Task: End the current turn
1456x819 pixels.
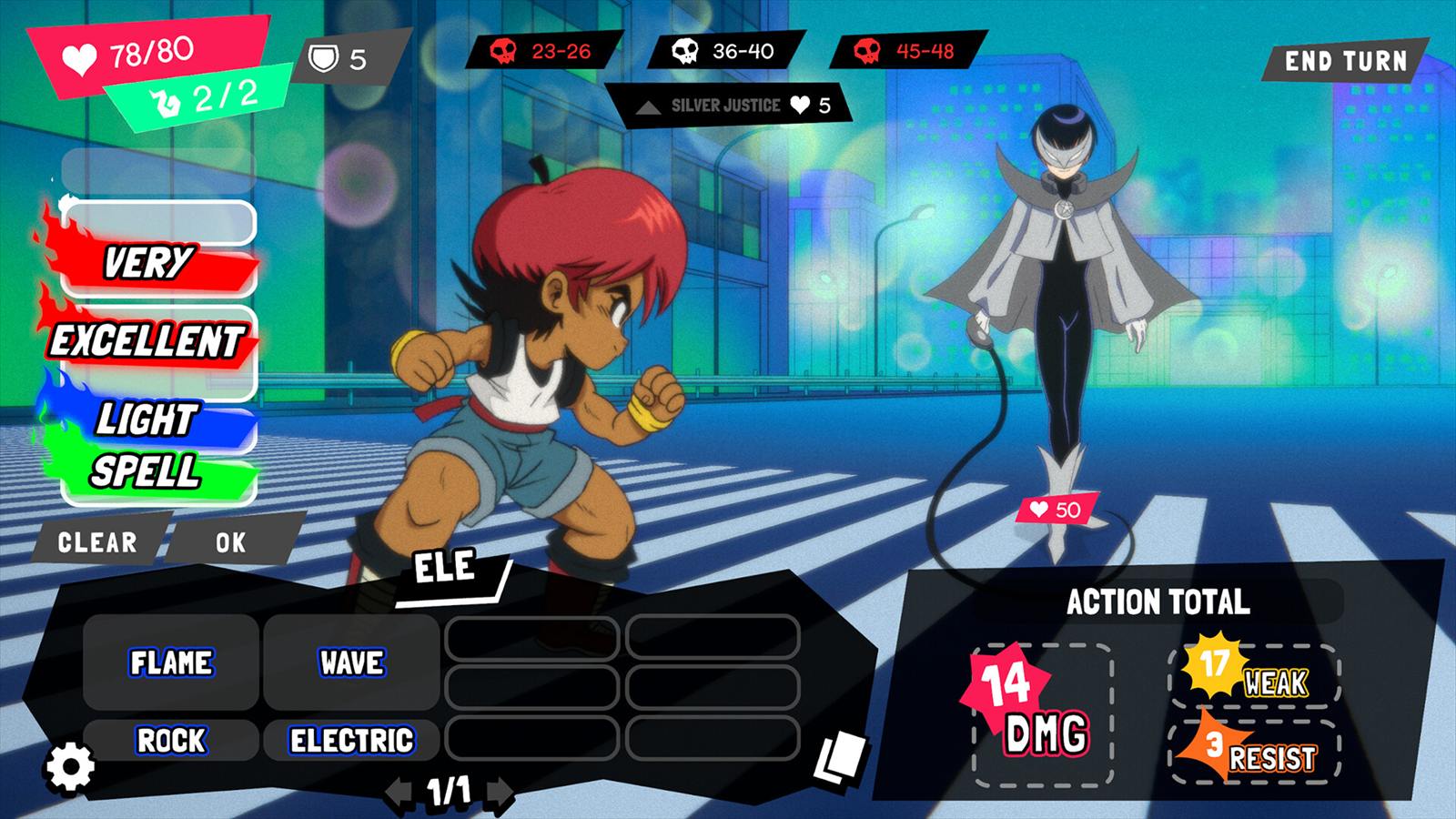Action: (x=1345, y=61)
